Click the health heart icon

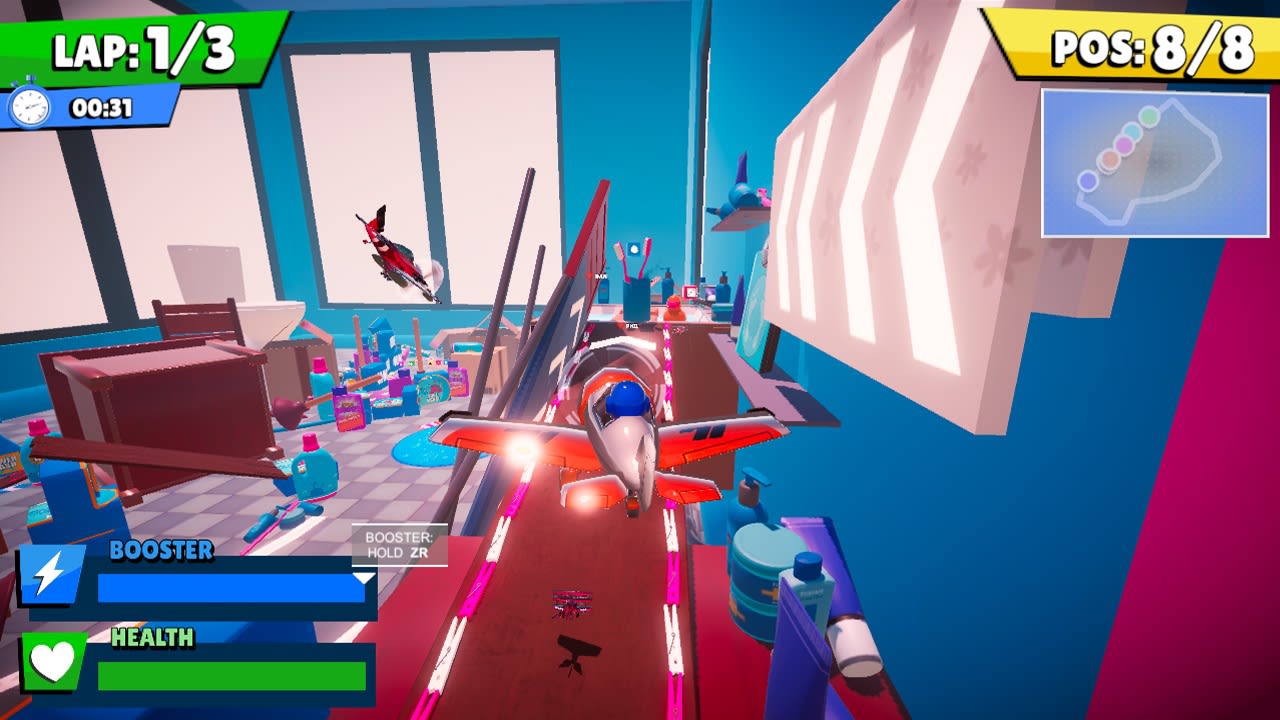(53, 661)
